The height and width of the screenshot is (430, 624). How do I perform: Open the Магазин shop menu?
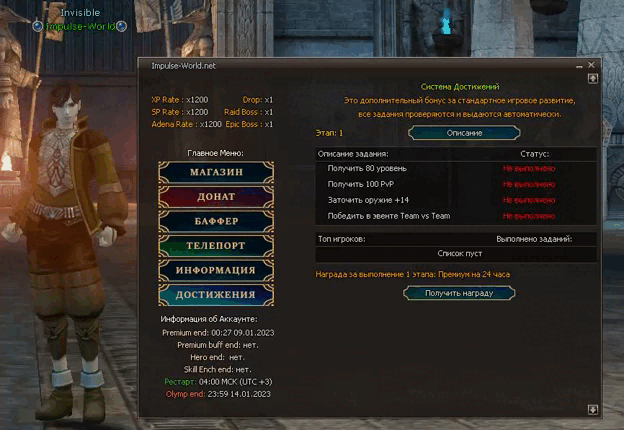tap(216, 172)
